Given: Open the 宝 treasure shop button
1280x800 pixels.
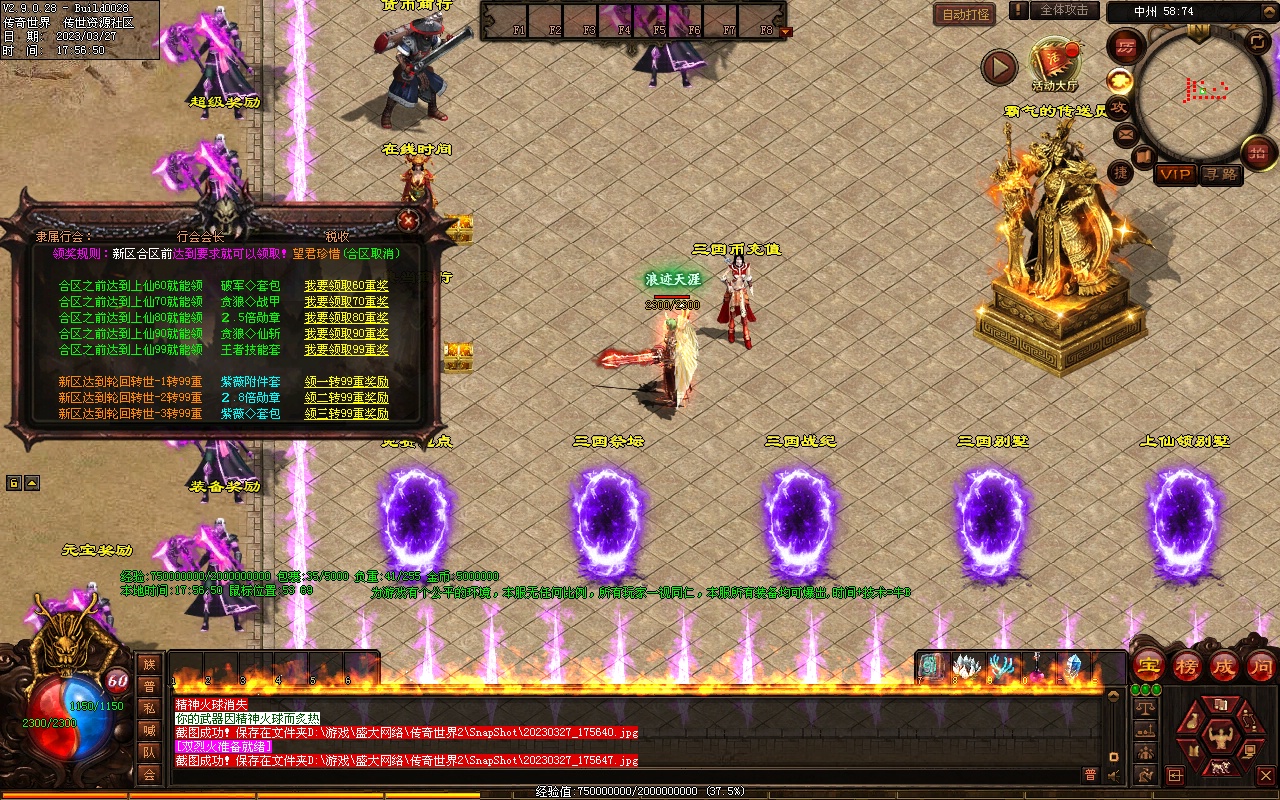Looking at the screenshot, I should [x=1148, y=665].
